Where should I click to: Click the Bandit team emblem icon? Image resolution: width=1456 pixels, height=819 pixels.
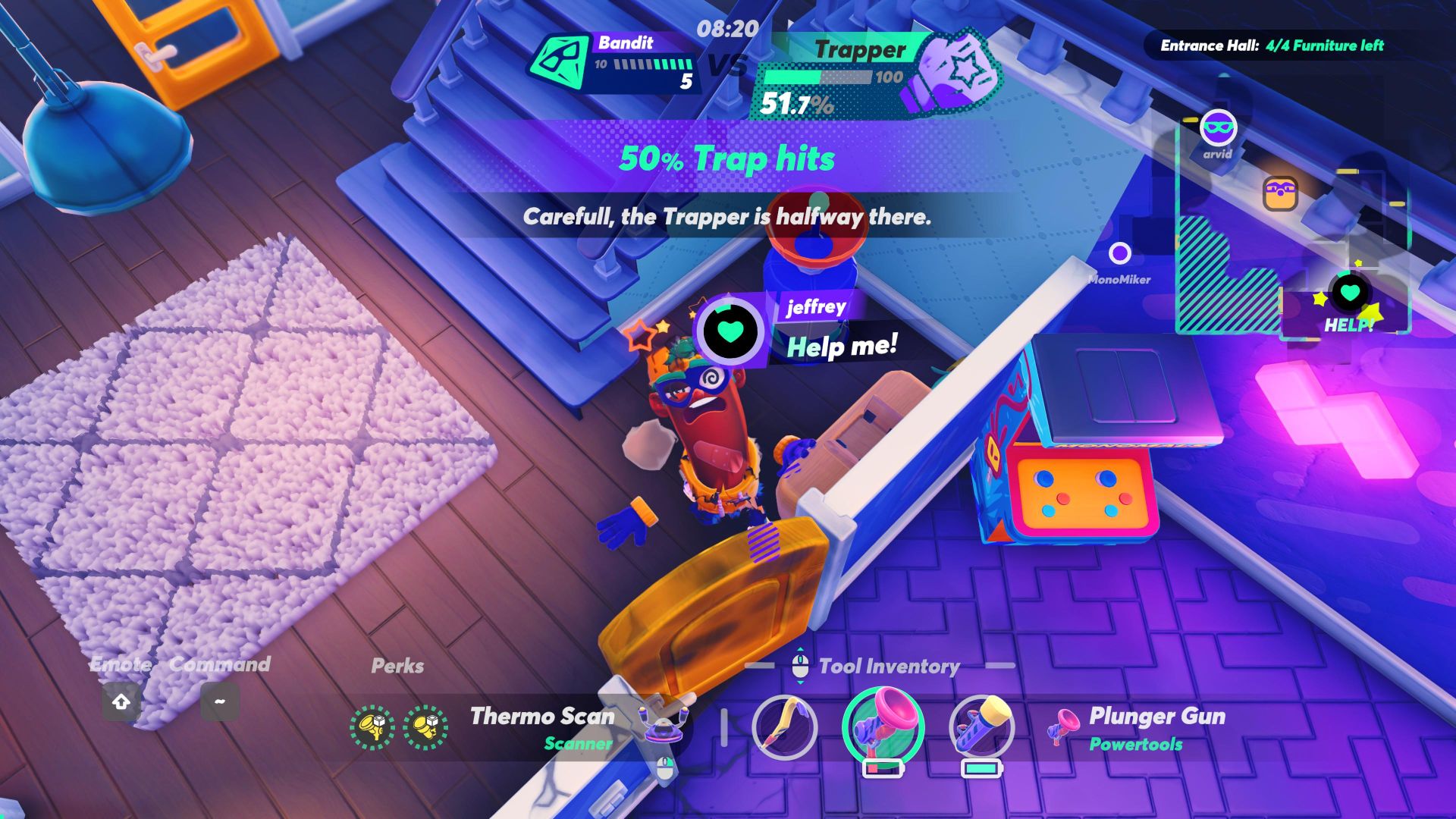coord(559,62)
